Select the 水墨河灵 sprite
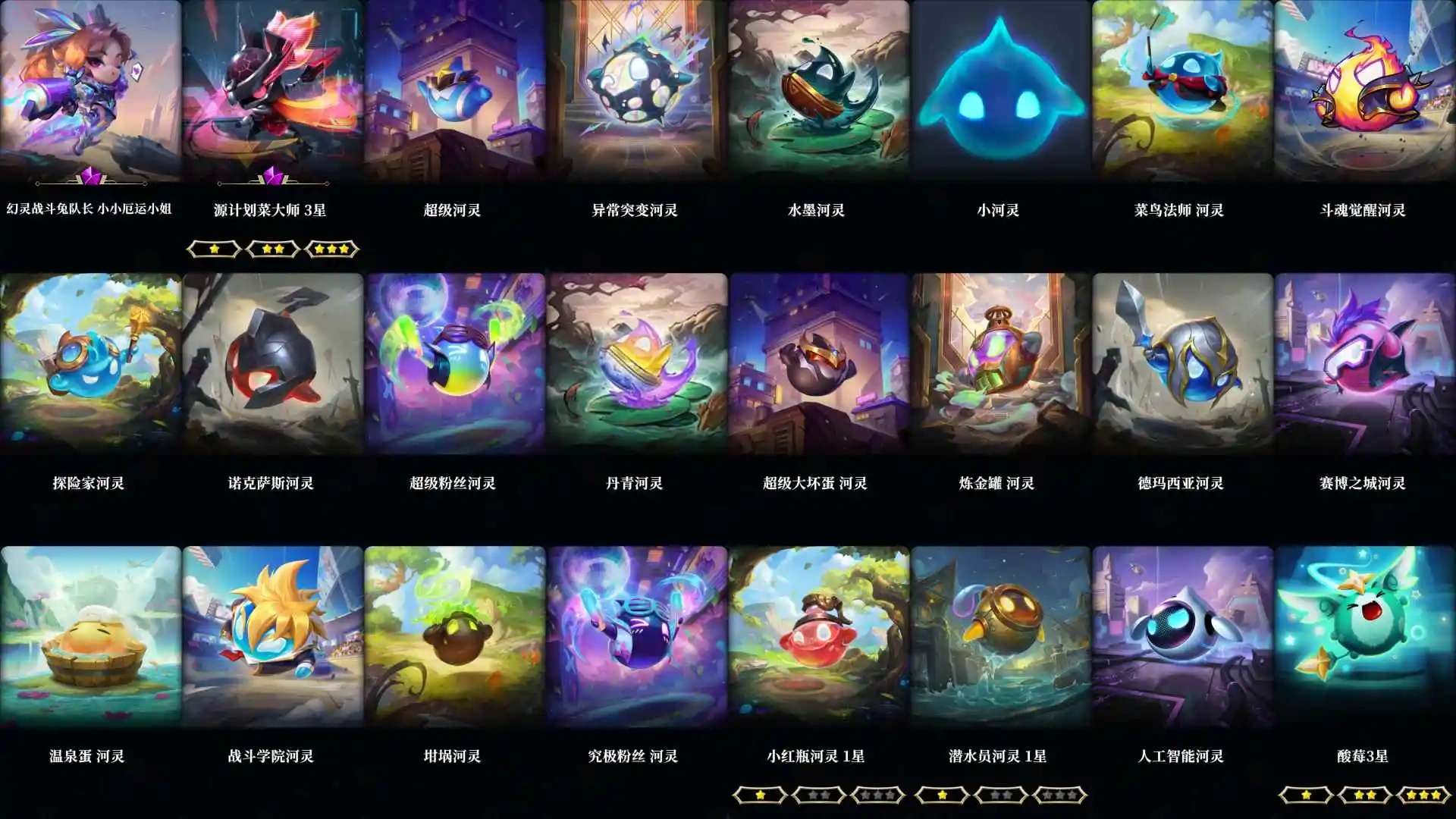Viewport: 1456px width, 819px height. click(815, 91)
